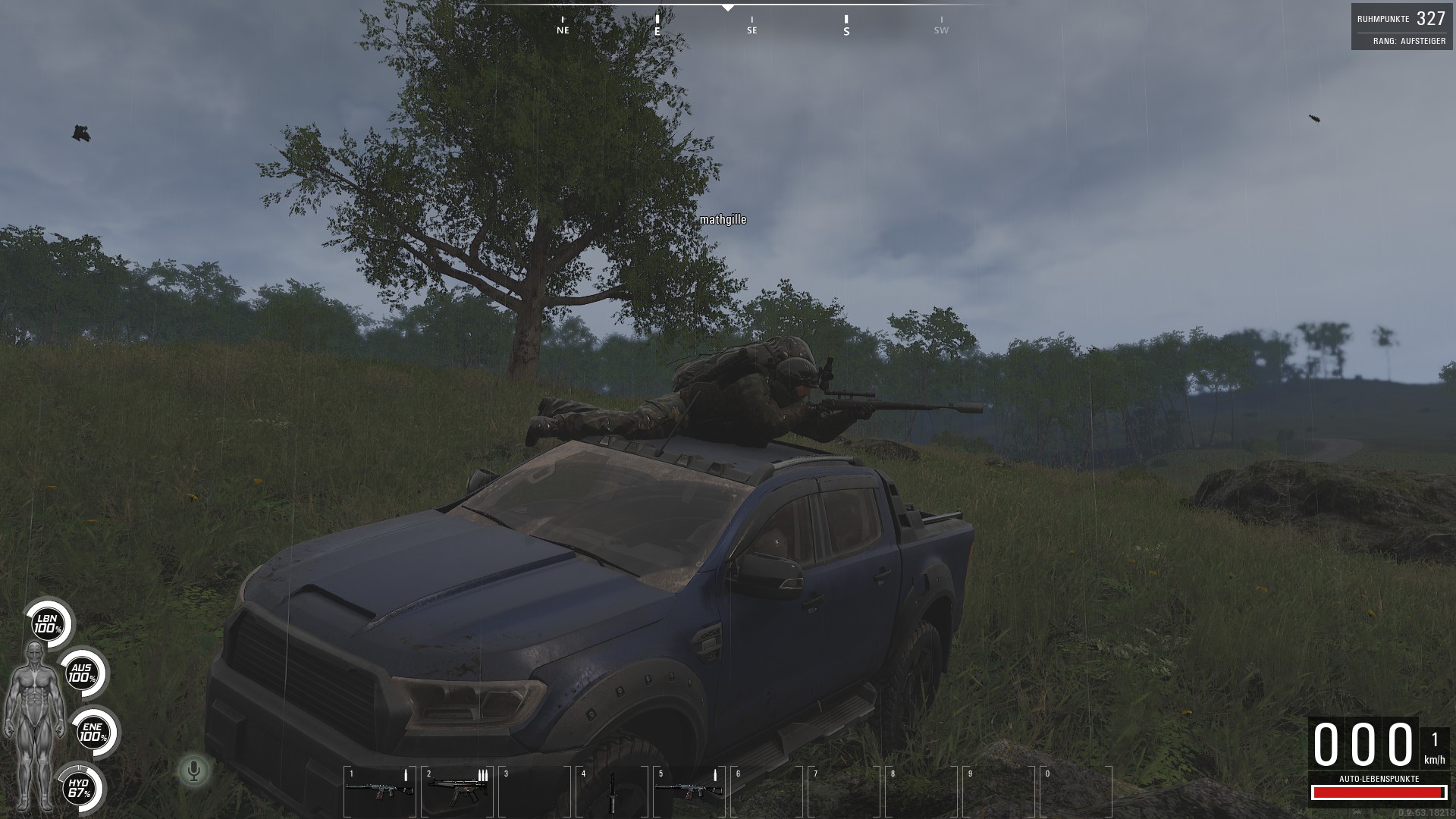Screen dimensions: 1456x819
Task: Choose the combat knife in slot 4
Action: point(612,792)
